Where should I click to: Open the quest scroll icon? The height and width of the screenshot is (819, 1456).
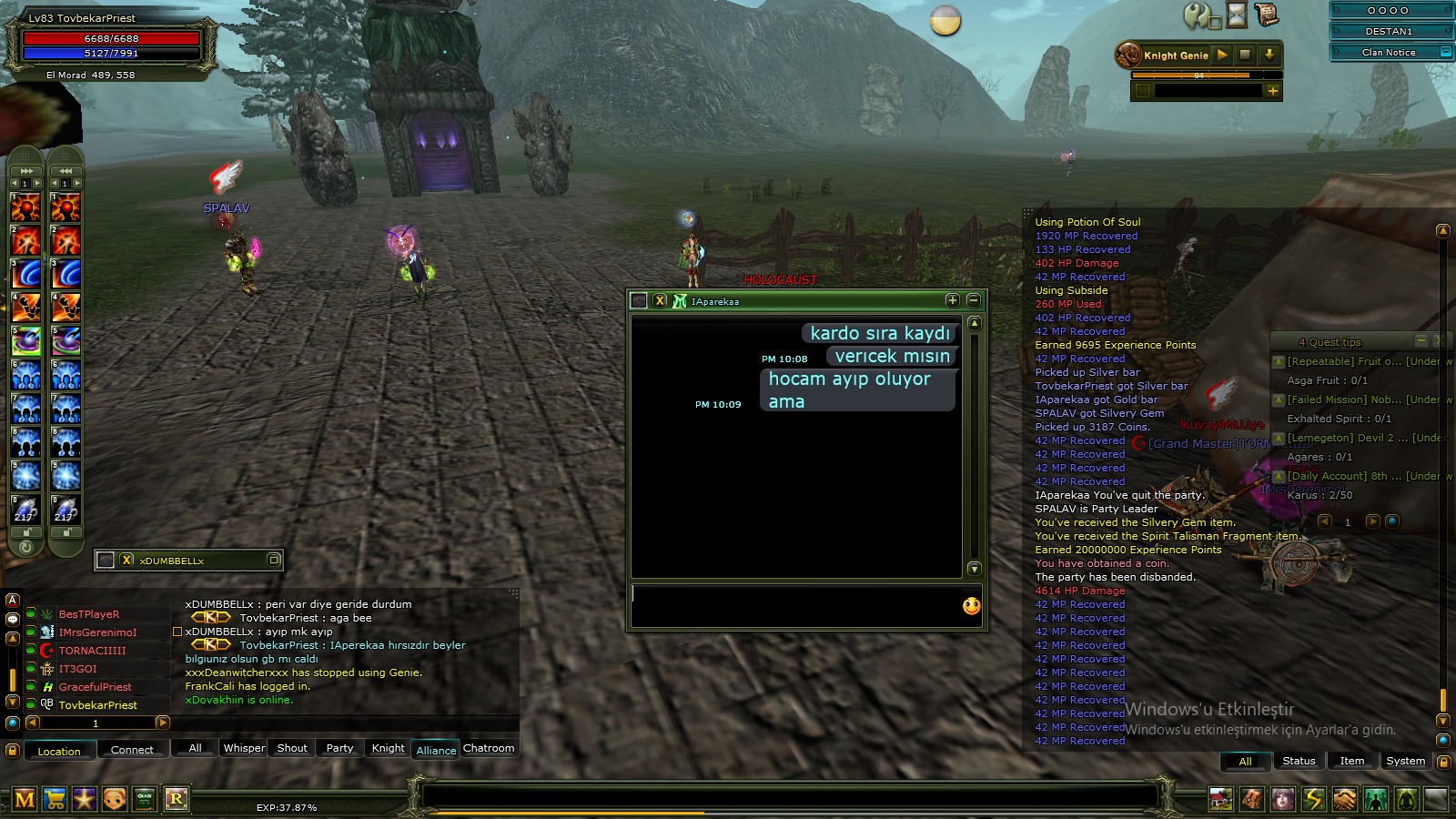[1266, 15]
